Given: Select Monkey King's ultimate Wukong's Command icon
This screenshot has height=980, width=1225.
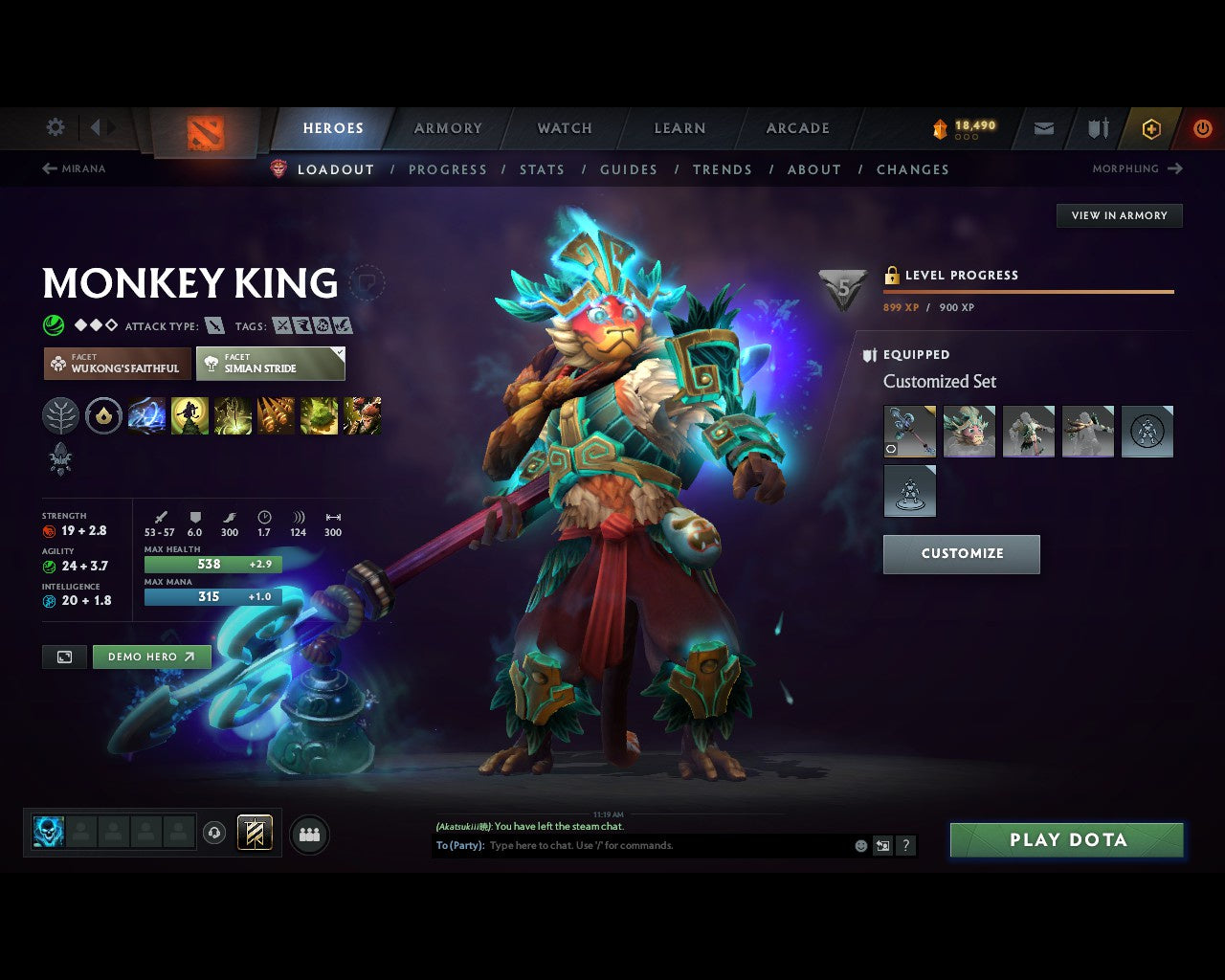Looking at the screenshot, I should [363, 415].
